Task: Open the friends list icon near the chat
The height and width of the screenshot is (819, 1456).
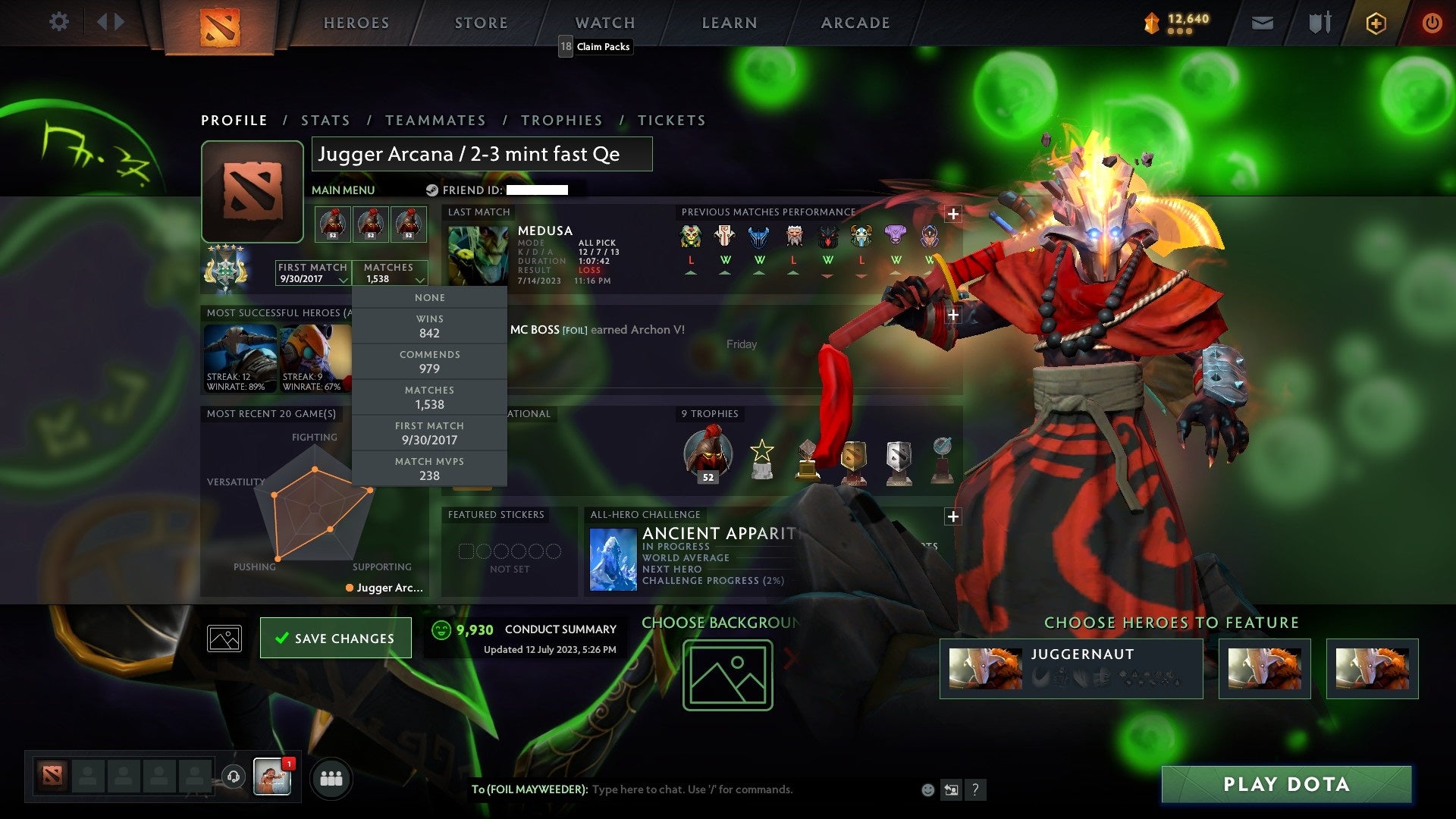Action: coord(331,777)
